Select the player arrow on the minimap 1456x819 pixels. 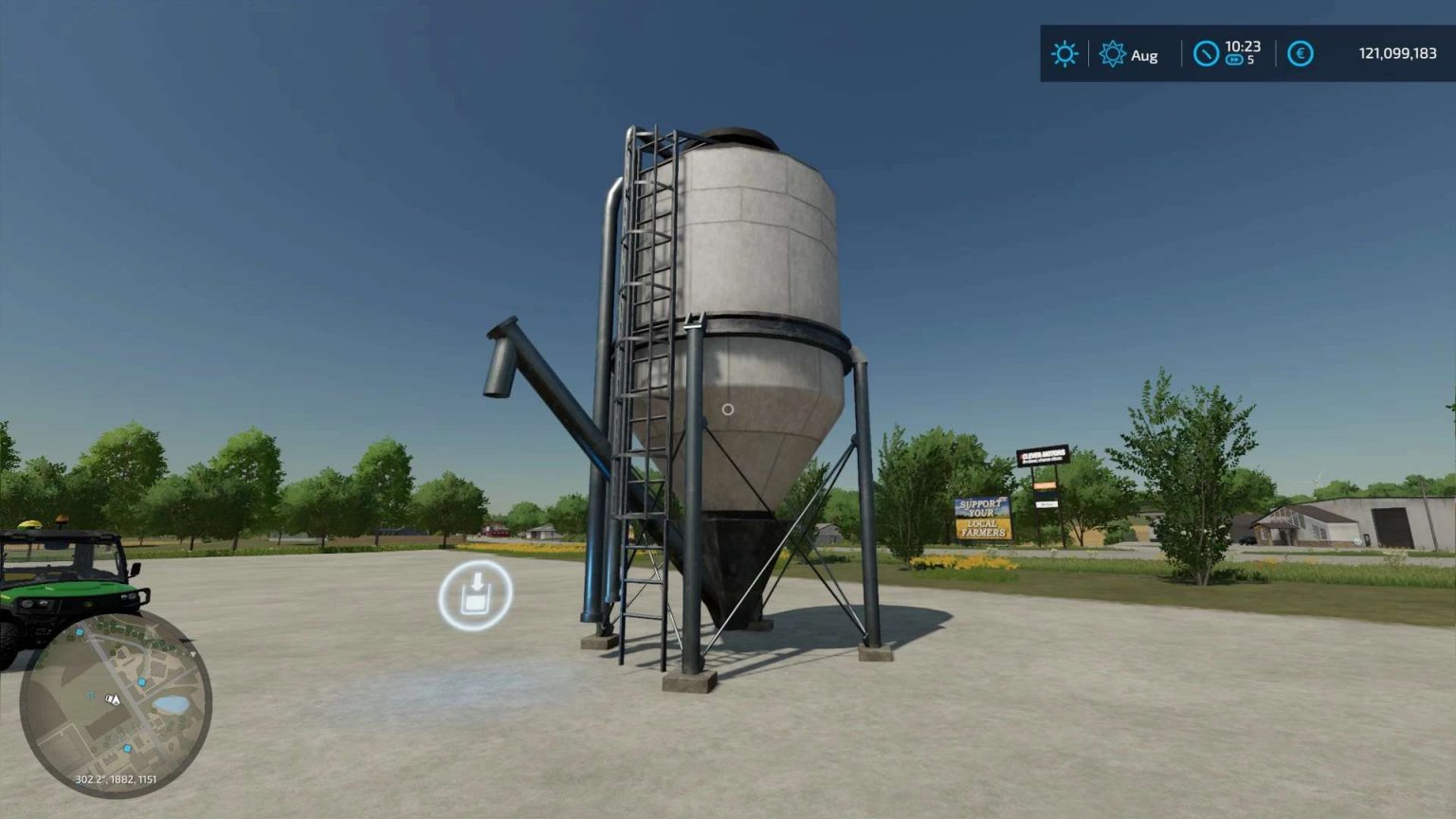click(x=116, y=700)
